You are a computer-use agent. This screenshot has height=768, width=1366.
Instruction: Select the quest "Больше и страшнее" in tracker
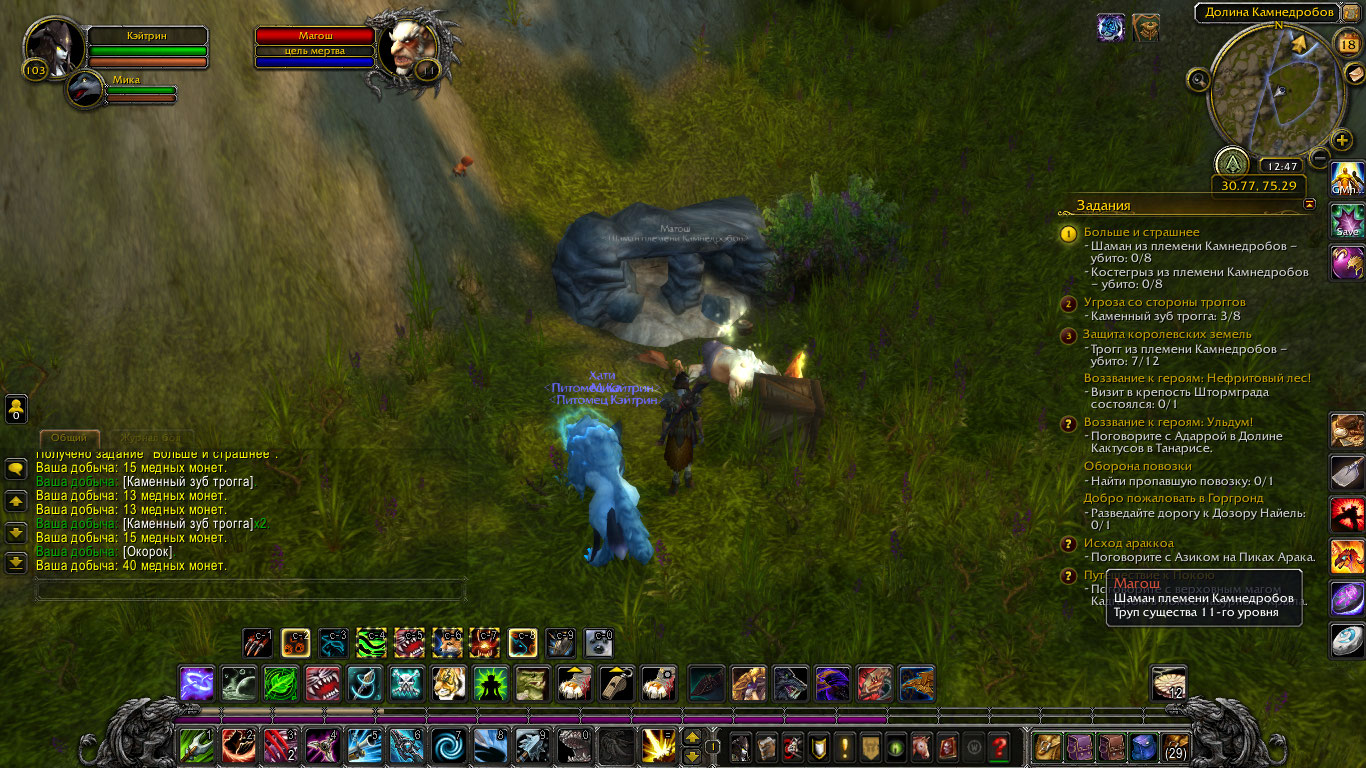coord(1141,232)
